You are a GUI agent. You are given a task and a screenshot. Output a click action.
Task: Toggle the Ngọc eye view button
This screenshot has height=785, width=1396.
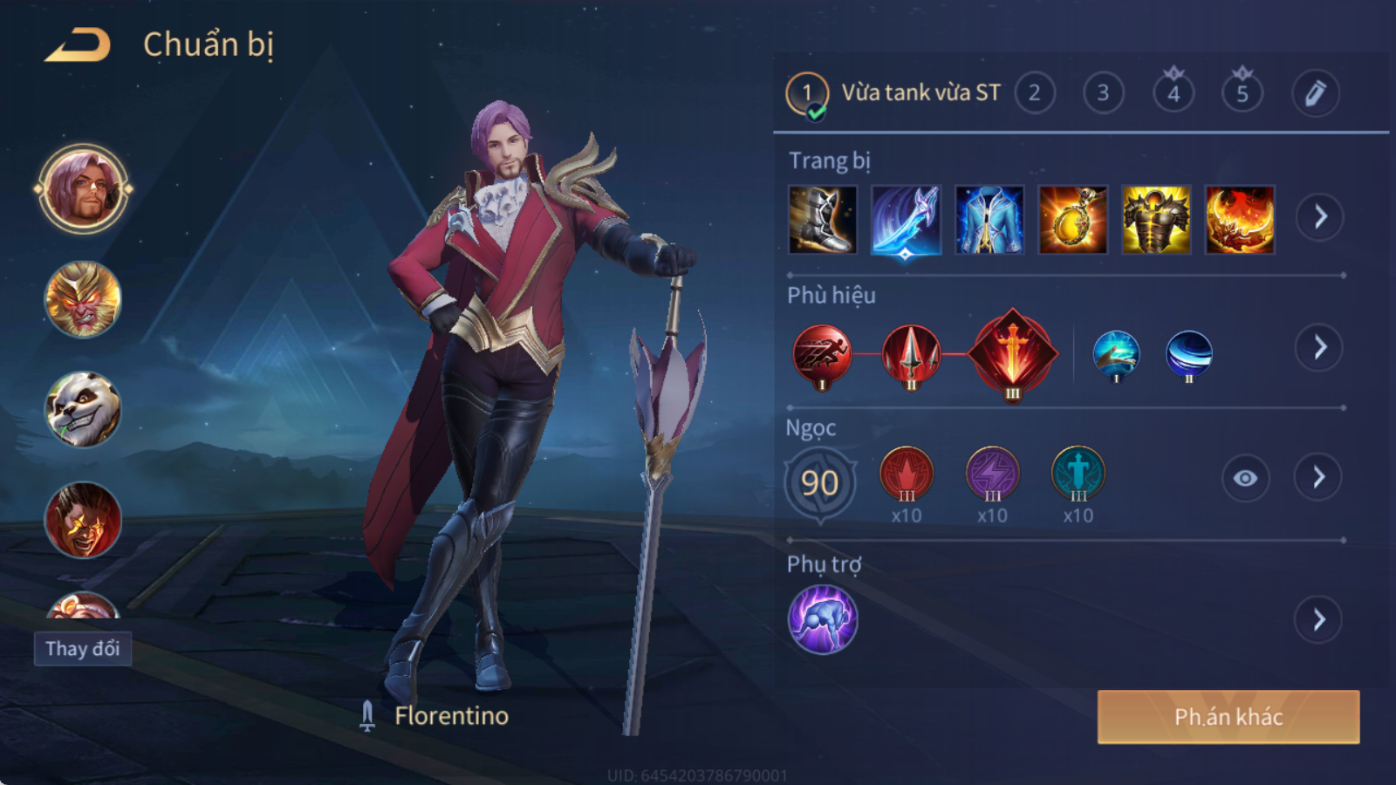coord(1245,478)
